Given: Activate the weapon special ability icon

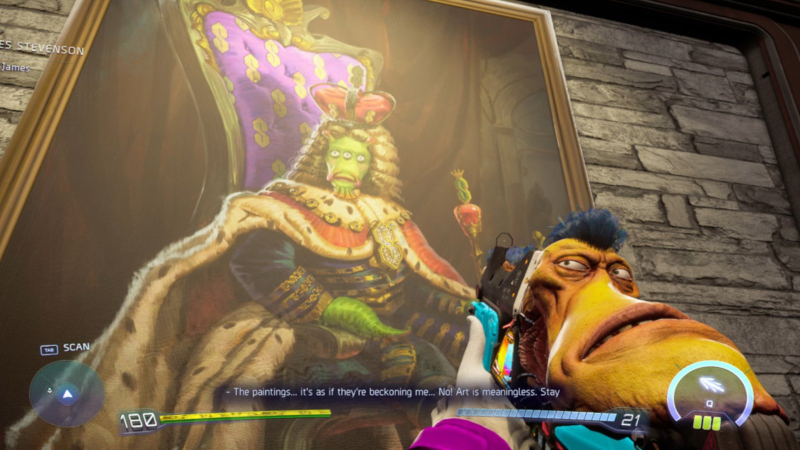Looking at the screenshot, I should coord(710,386).
